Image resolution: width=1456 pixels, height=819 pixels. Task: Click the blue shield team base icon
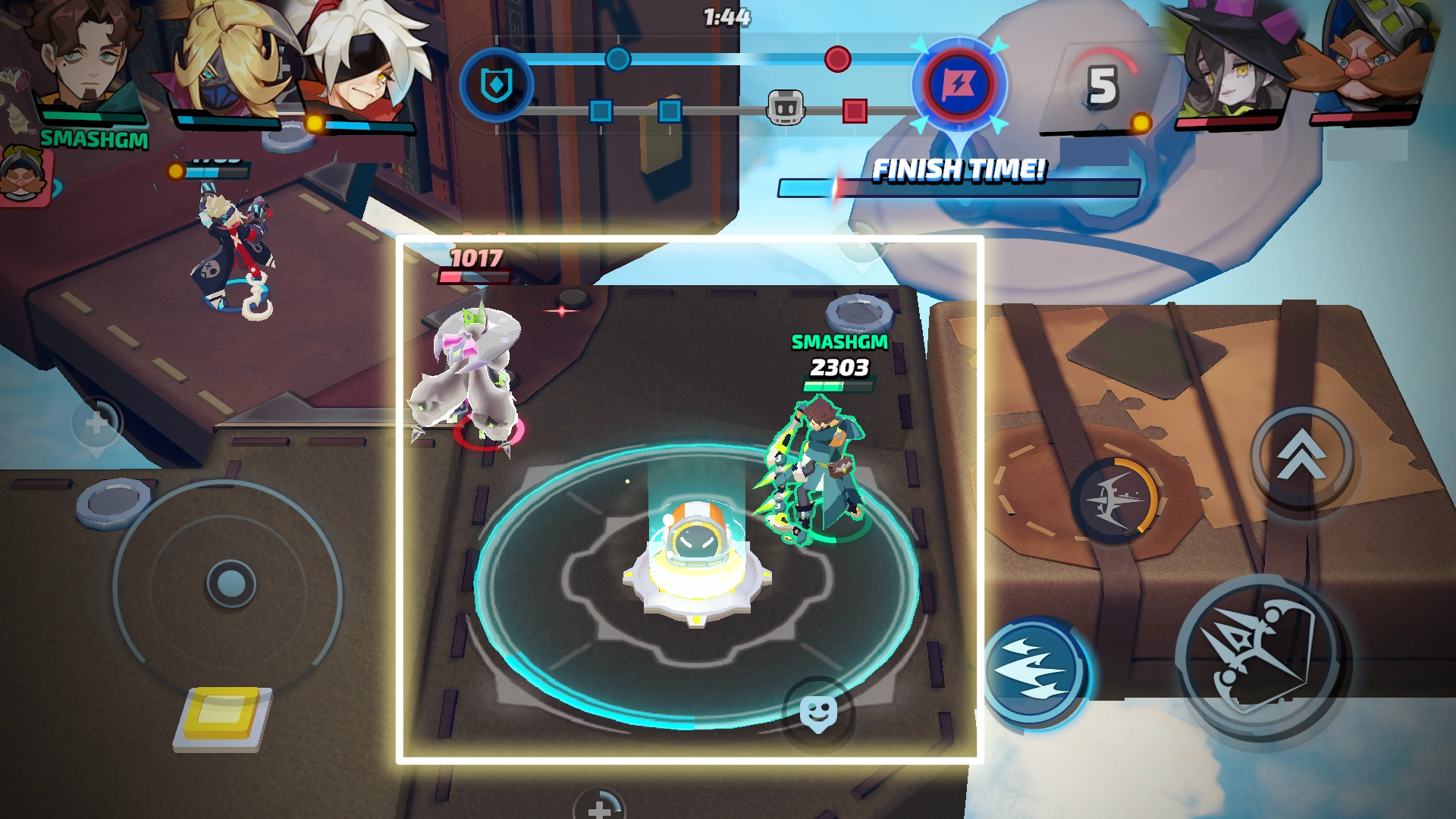pyautogui.click(x=497, y=85)
